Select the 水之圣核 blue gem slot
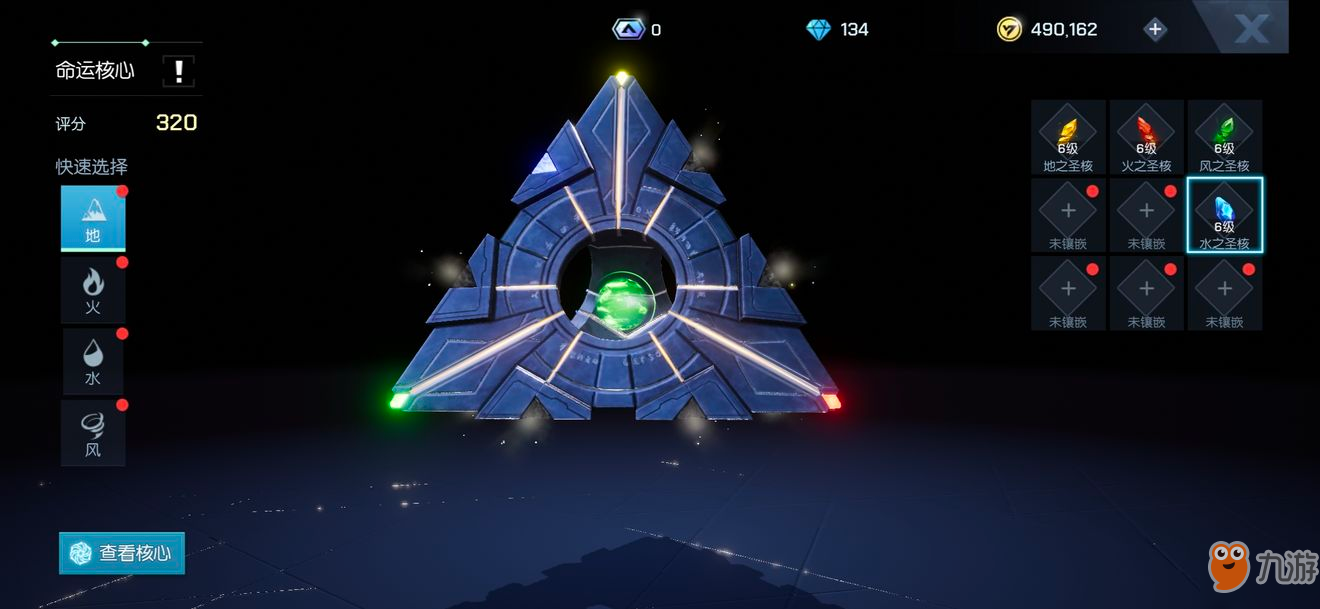Screen dimensions: 1320x609 coord(1224,215)
